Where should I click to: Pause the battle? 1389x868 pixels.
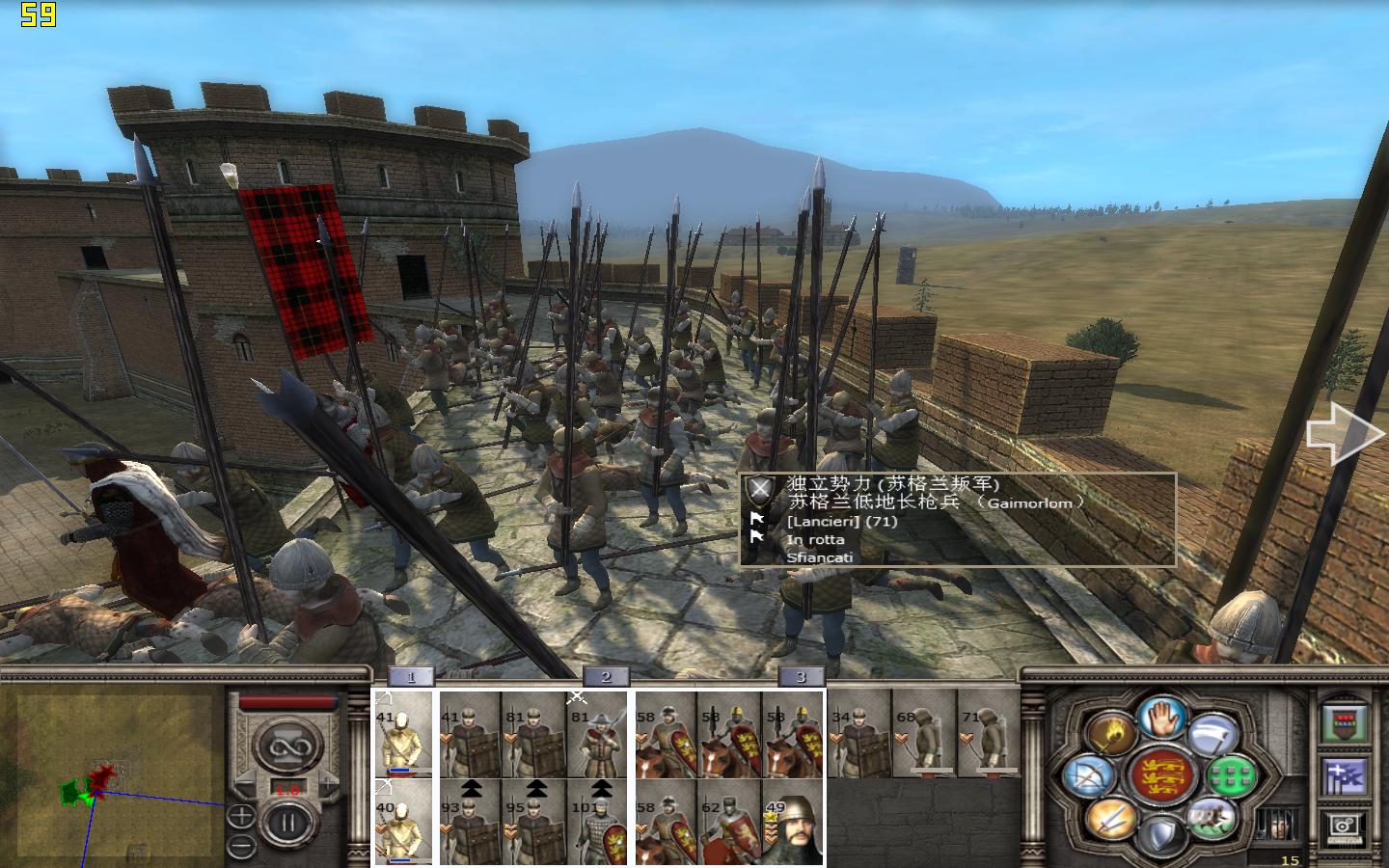click(286, 825)
